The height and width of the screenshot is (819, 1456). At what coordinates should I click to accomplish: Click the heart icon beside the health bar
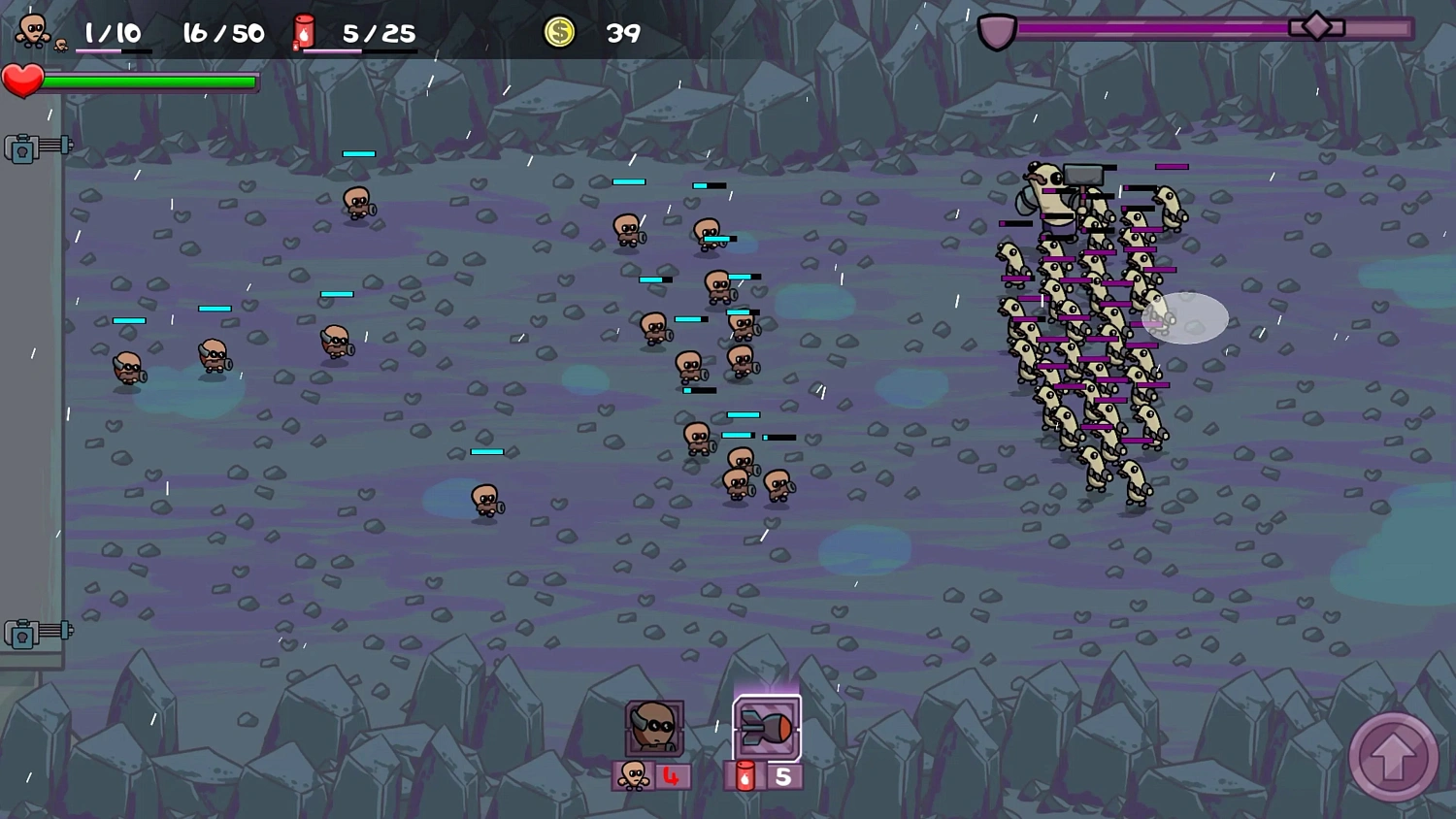24,81
